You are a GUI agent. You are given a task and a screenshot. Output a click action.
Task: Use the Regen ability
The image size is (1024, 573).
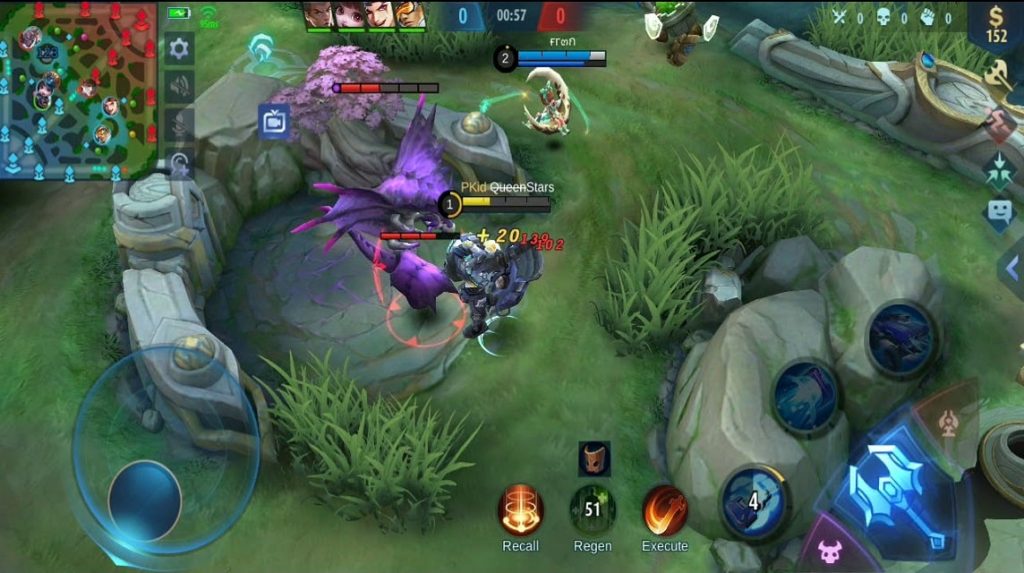[592, 510]
